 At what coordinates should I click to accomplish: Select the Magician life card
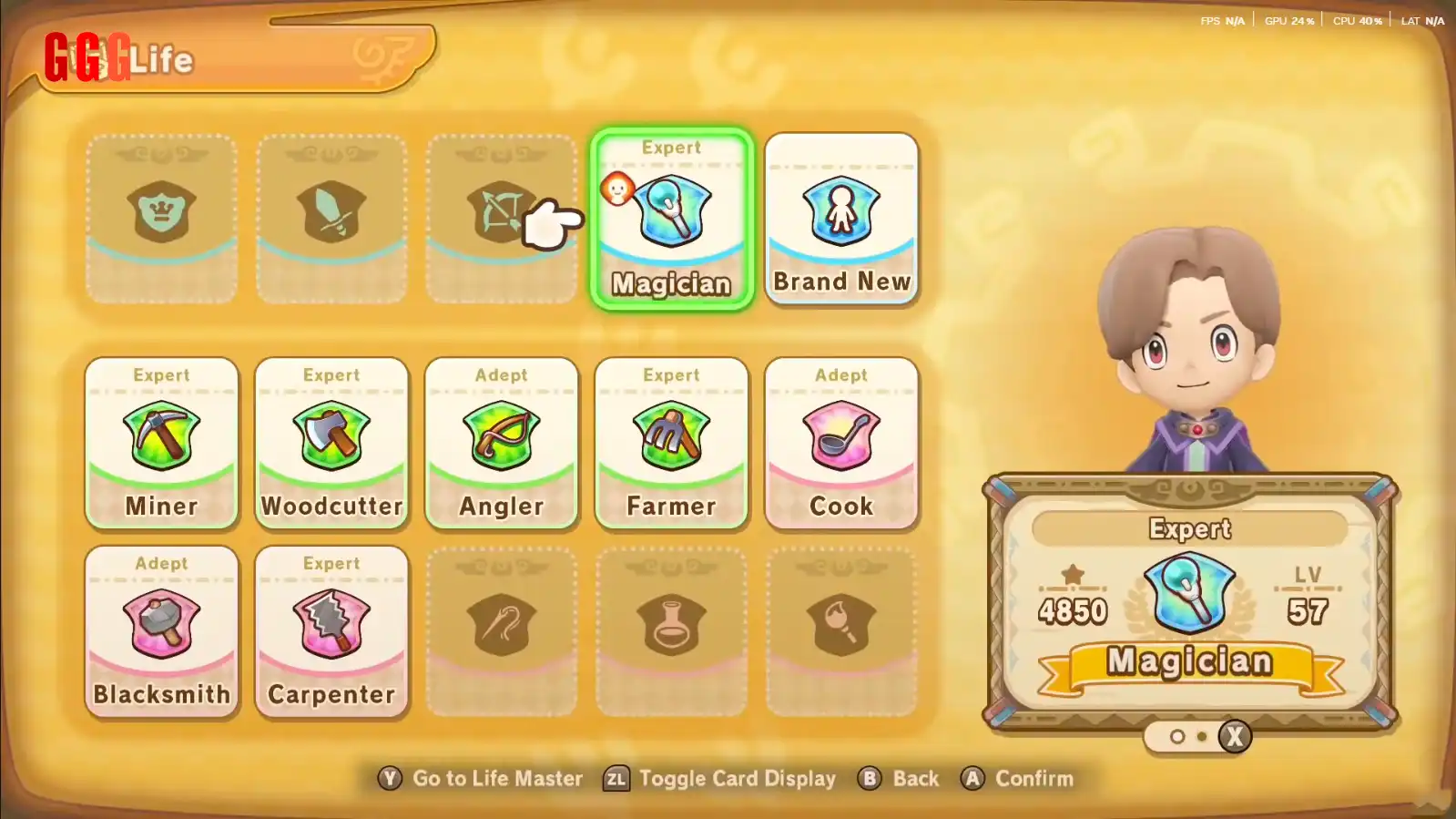pyautogui.click(x=672, y=219)
